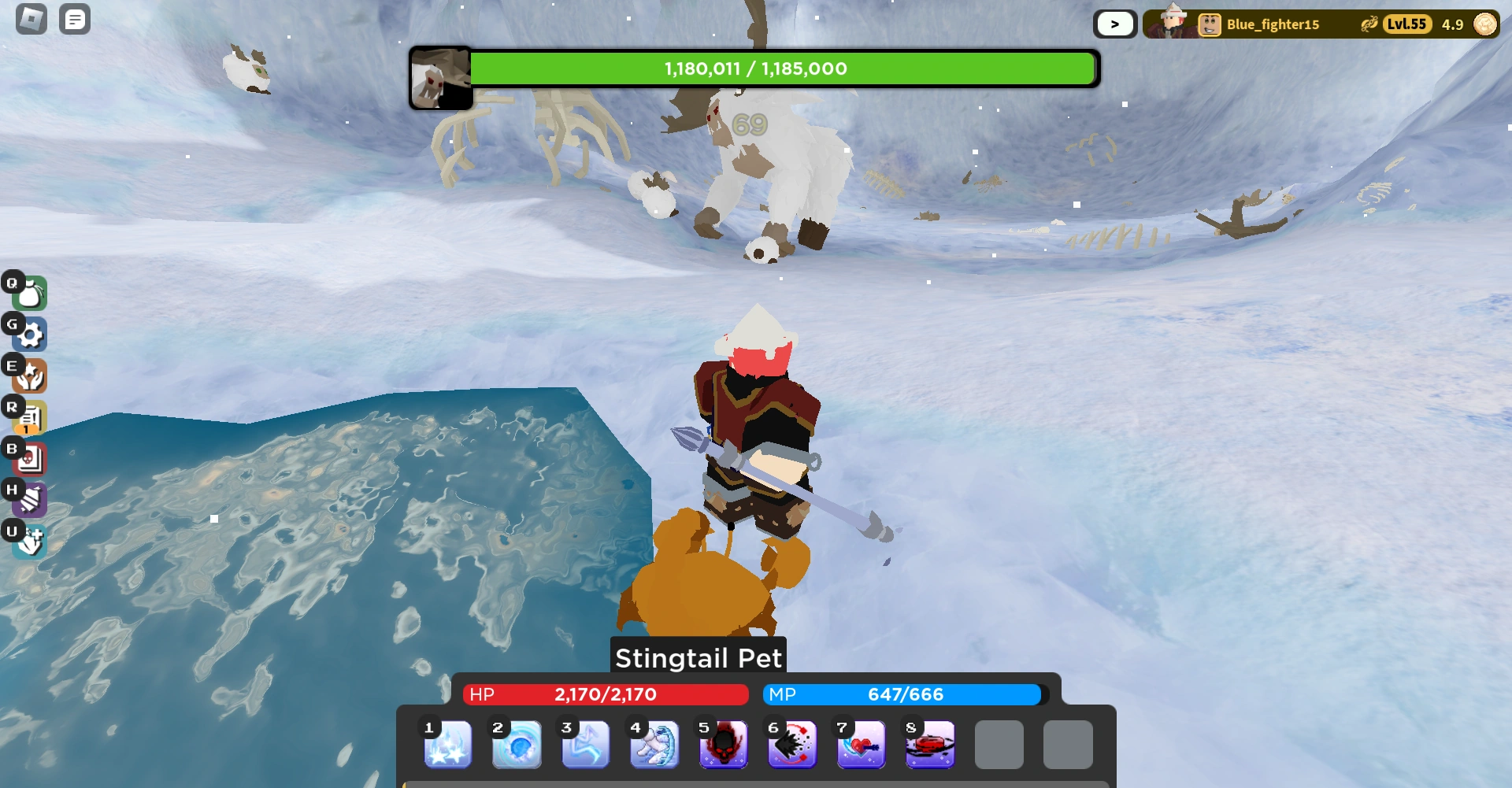The image size is (1512, 788).
Task: Select the twin stars skill in slot 1
Action: (447, 745)
